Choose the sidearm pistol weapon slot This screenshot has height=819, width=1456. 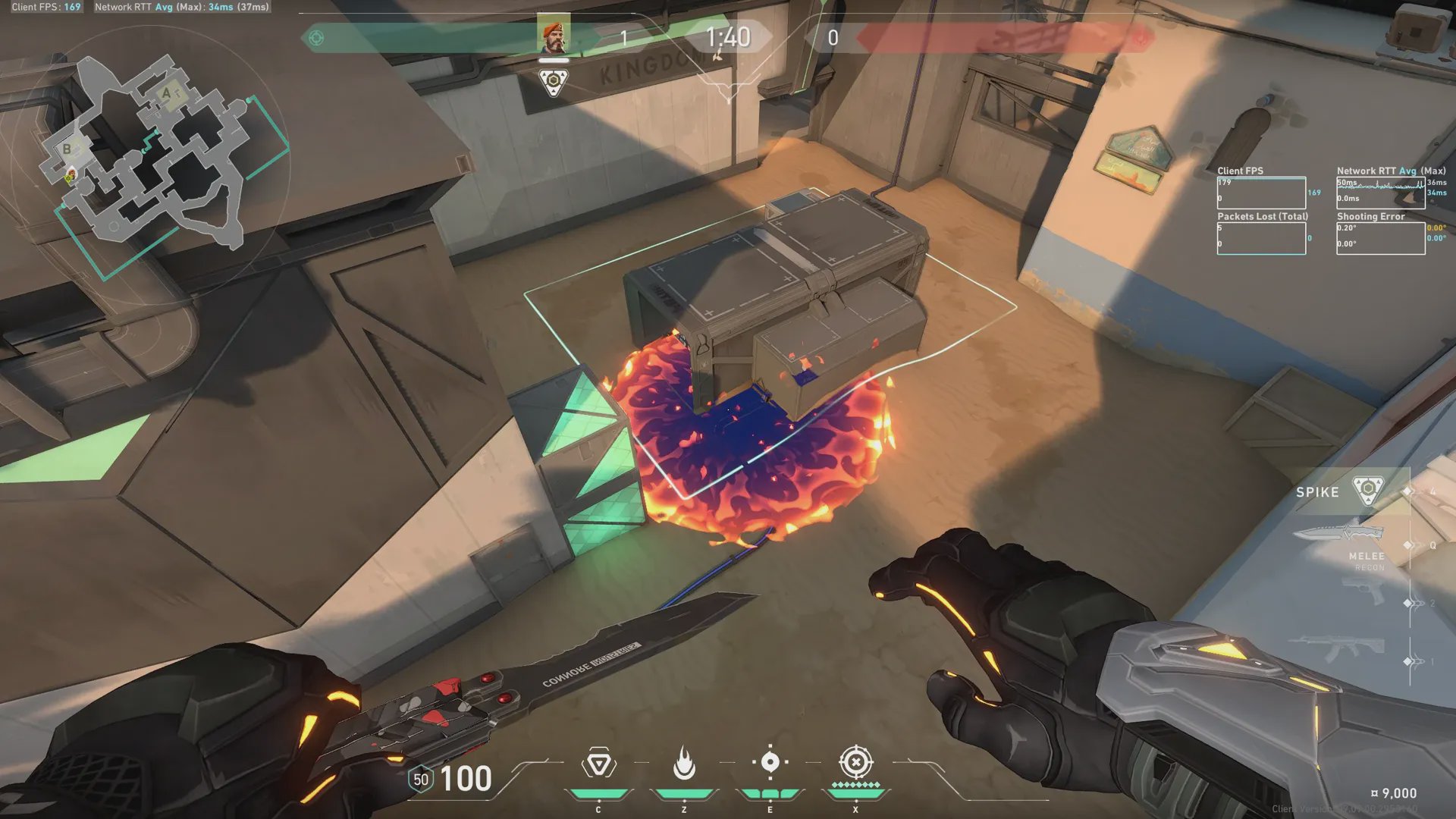(x=1363, y=591)
